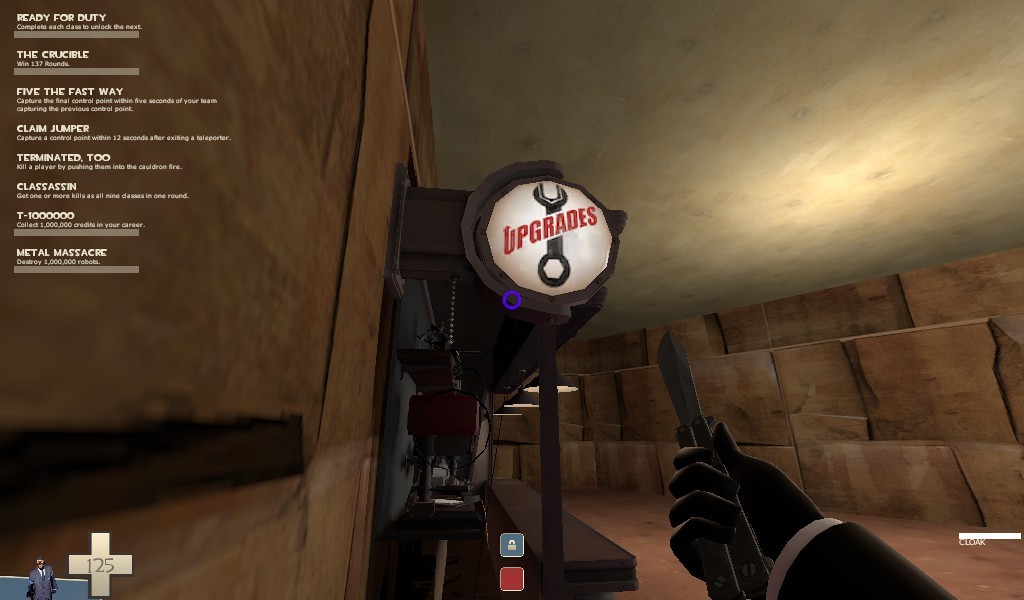
Task: Click the Spy class portrait
Action: pyautogui.click(x=41, y=578)
